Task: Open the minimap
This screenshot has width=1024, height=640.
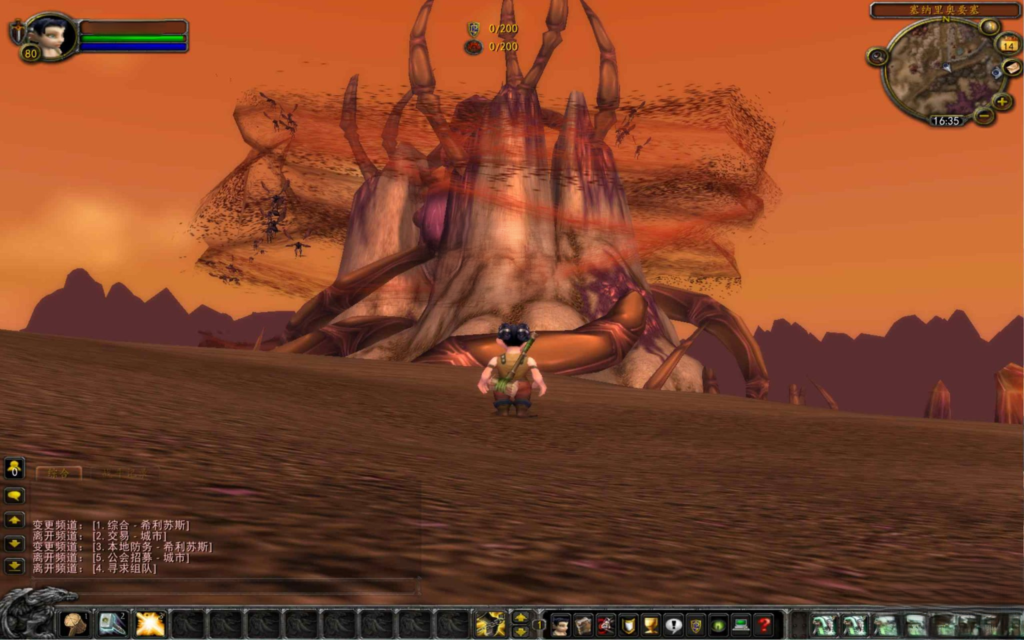Action: (x=937, y=68)
